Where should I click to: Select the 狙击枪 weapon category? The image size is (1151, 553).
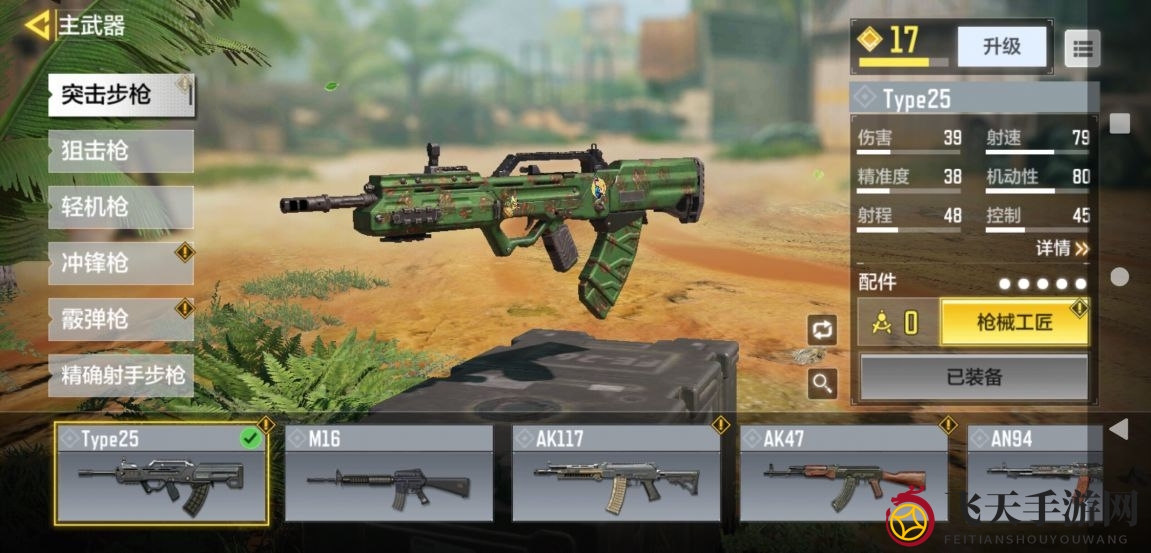[120, 151]
